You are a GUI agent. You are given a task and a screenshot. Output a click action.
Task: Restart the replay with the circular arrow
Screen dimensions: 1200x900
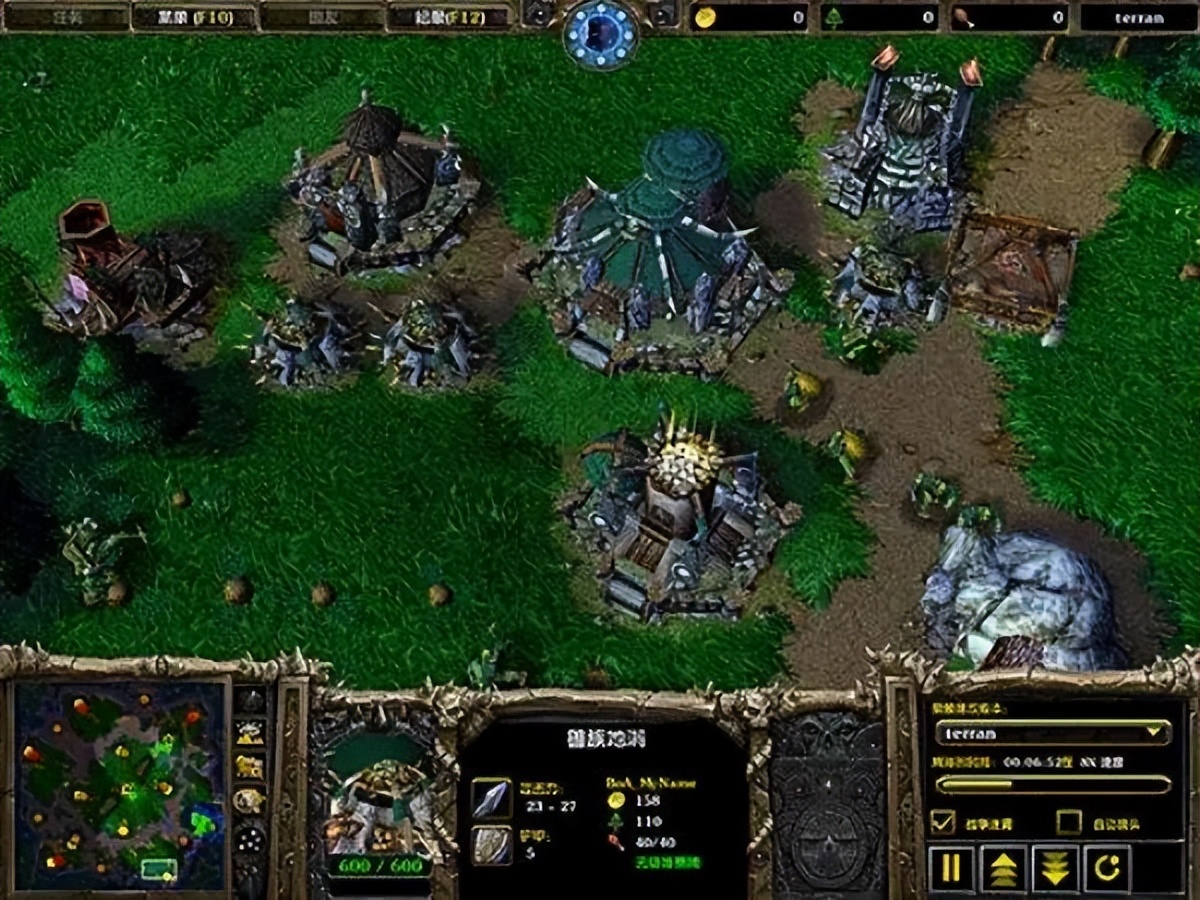pos(1107,868)
